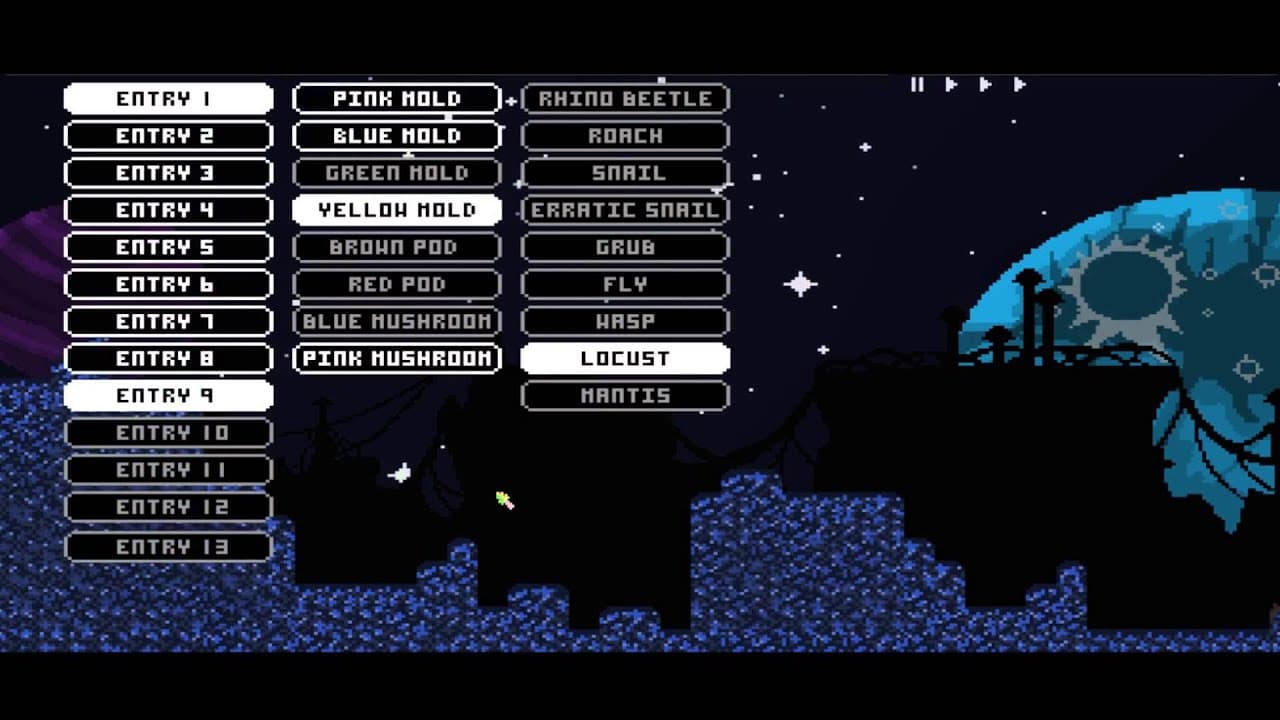Select the Blue Mushroom entry
Image resolution: width=1280 pixels, height=720 pixels.
point(396,321)
